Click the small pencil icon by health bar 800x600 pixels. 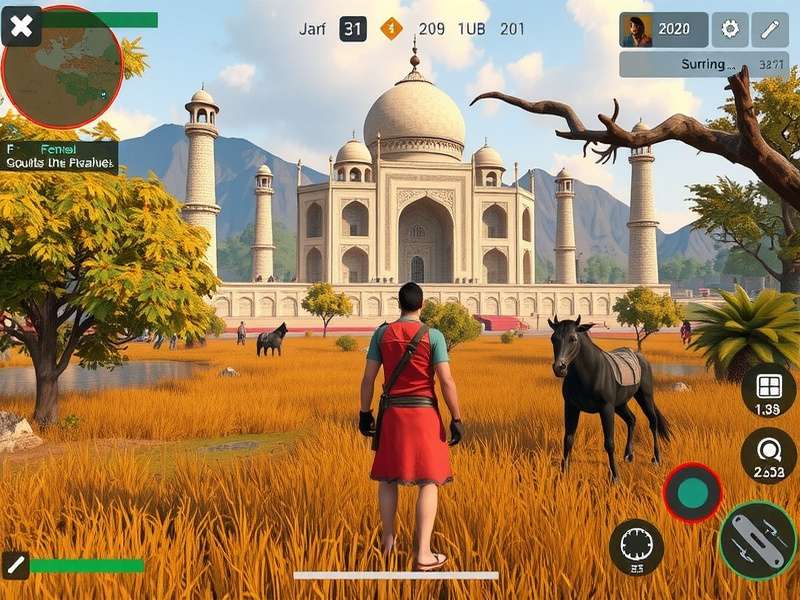click(x=16, y=565)
